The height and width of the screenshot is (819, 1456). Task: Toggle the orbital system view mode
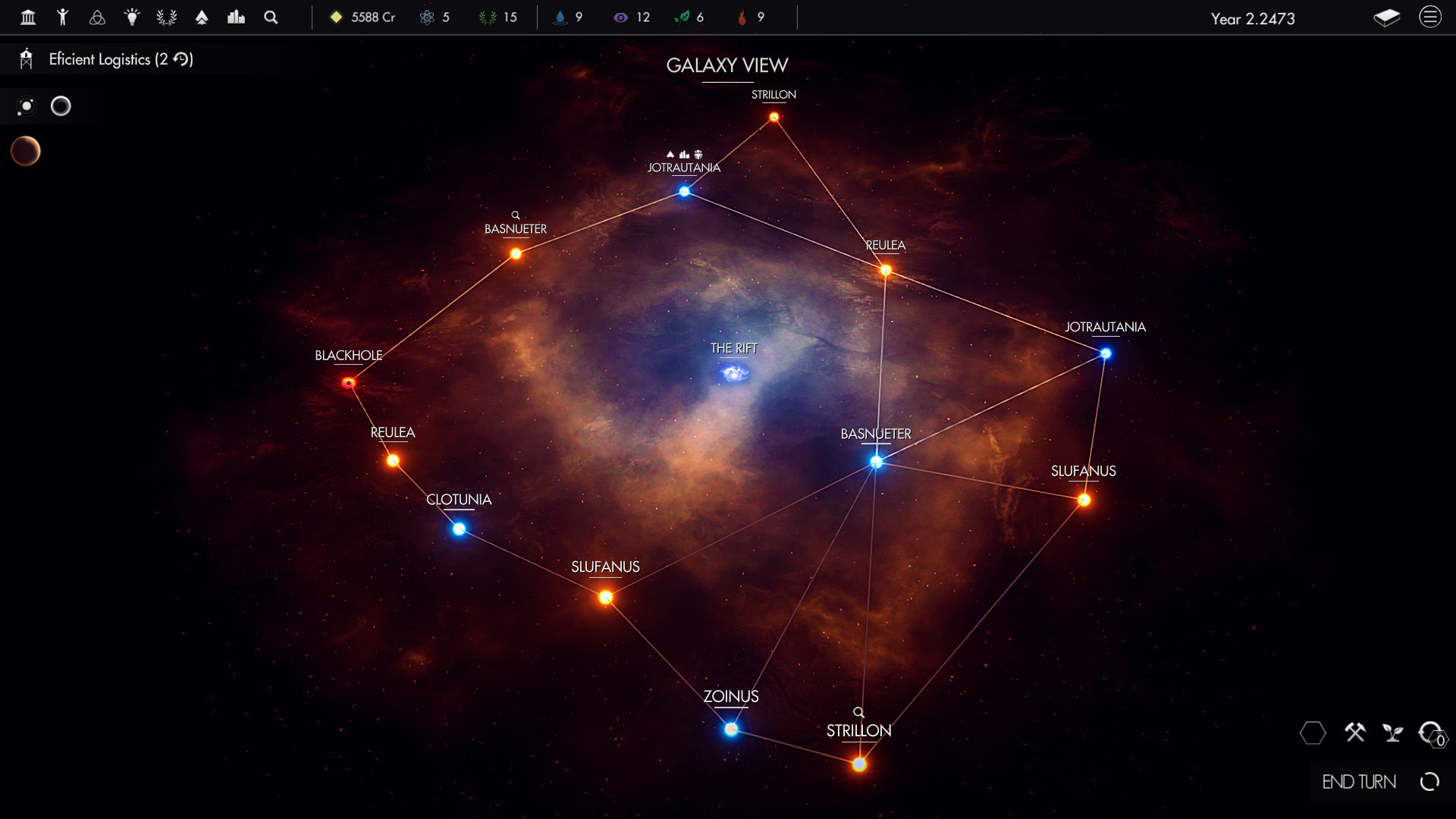[x=25, y=106]
